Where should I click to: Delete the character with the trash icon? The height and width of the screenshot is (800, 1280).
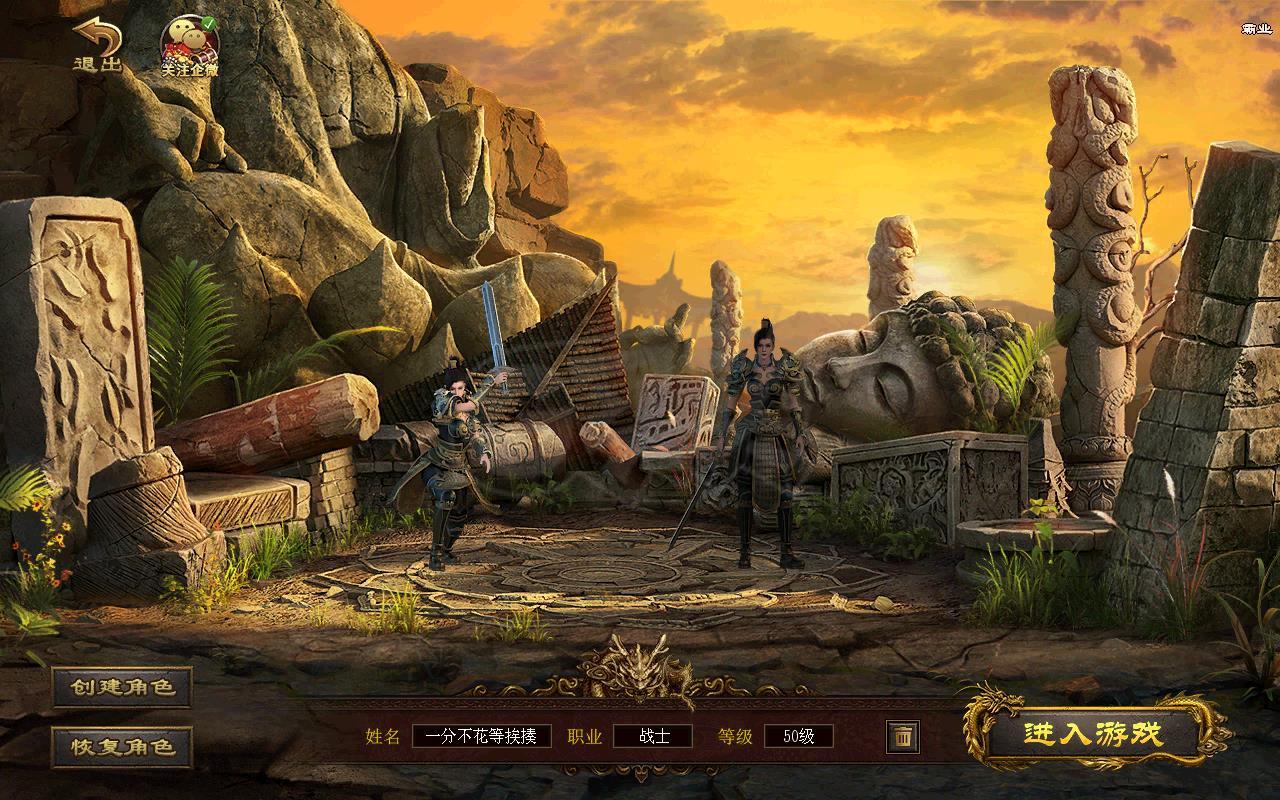point(902,737)
